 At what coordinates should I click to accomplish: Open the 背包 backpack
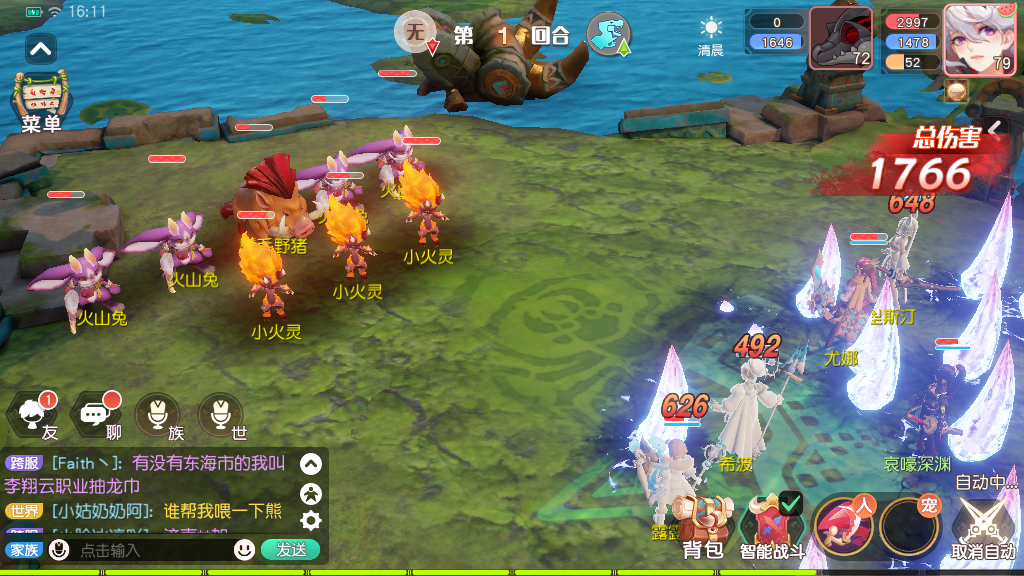pyautogui.click(x=703, y=528)
